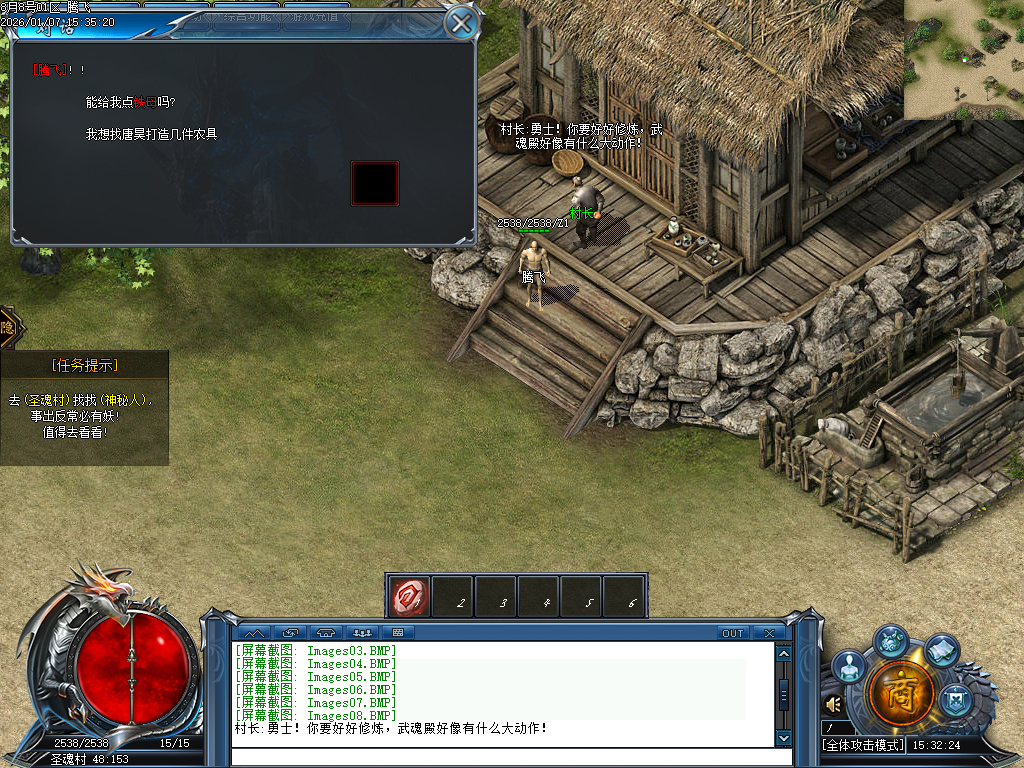Change the 全体攻击模式 attack mode

[863, 745]
